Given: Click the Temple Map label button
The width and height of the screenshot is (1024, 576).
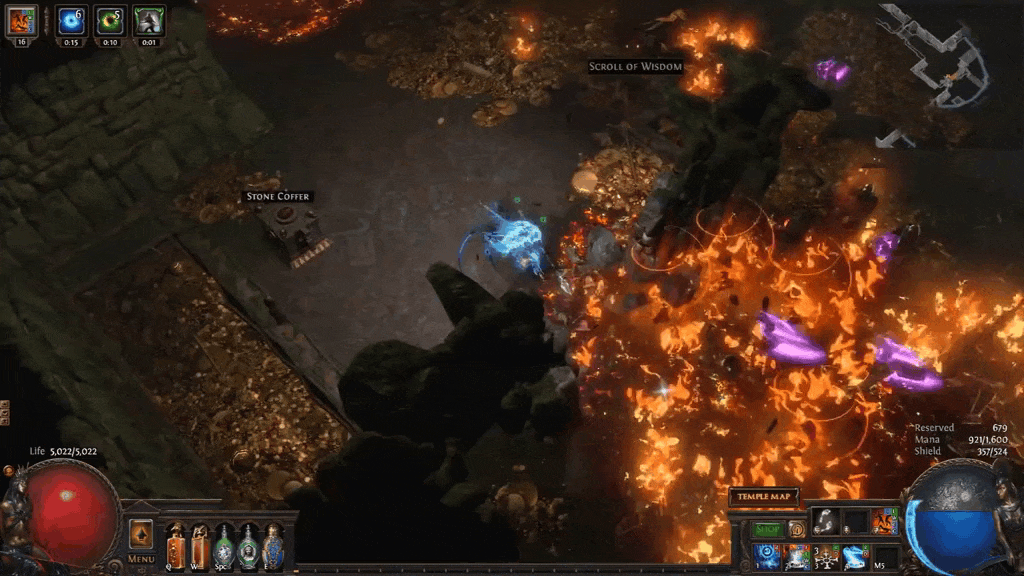Looking at the screenshot, I should pyautogui.click(x=764, y=497).
